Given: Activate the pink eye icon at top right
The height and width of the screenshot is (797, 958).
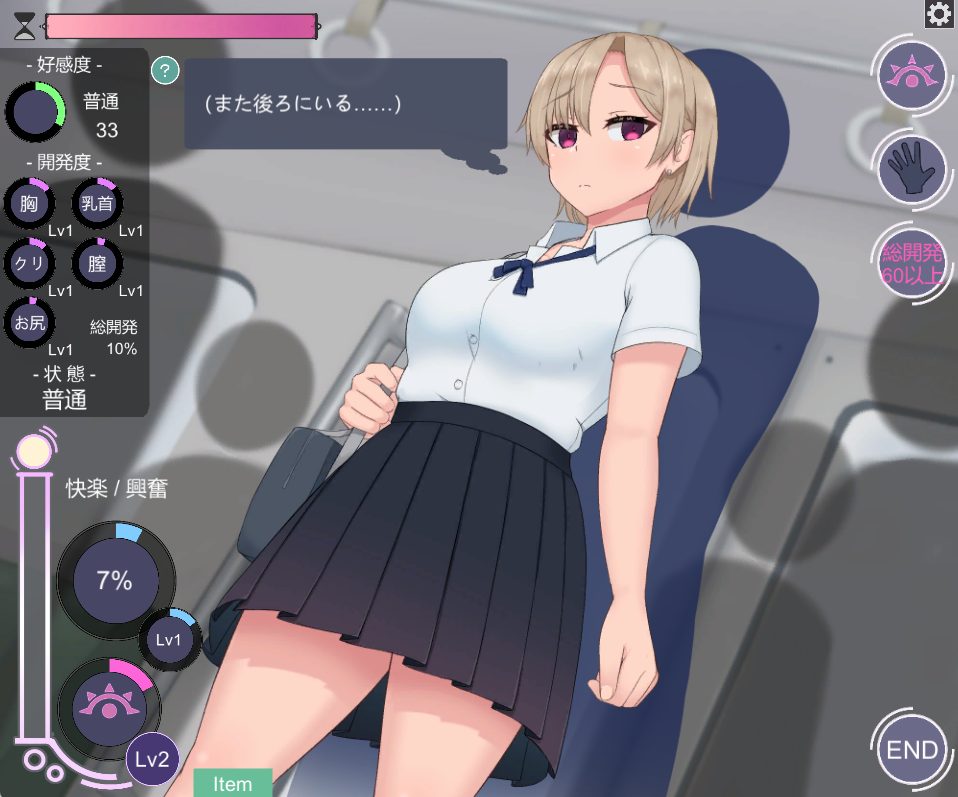Looking at the screenshot, I should (912, 73).
